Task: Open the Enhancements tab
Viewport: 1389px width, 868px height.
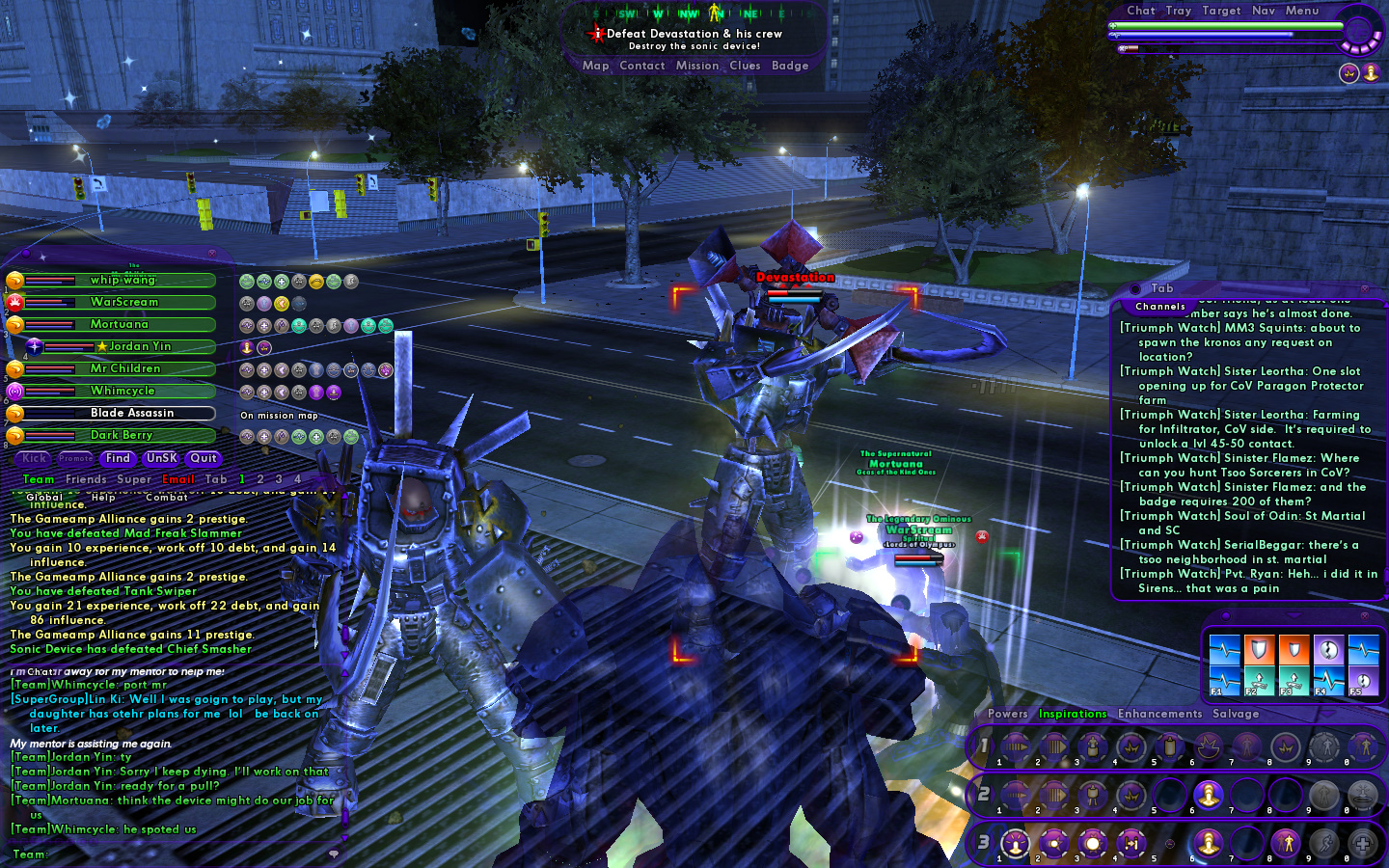Action: [1159, 714]
